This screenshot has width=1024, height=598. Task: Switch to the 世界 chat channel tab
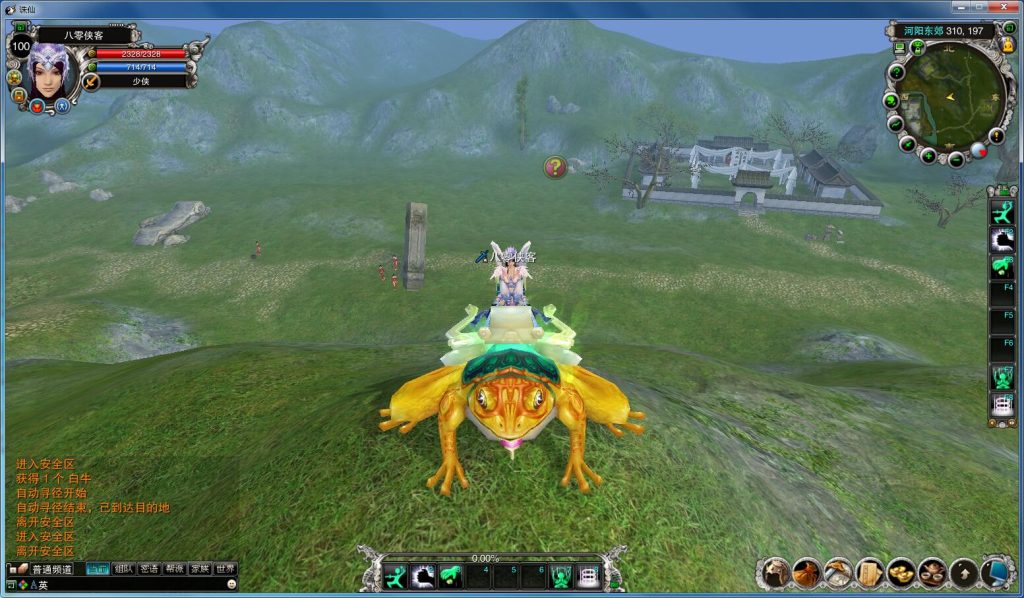click(x=226, y=569)
